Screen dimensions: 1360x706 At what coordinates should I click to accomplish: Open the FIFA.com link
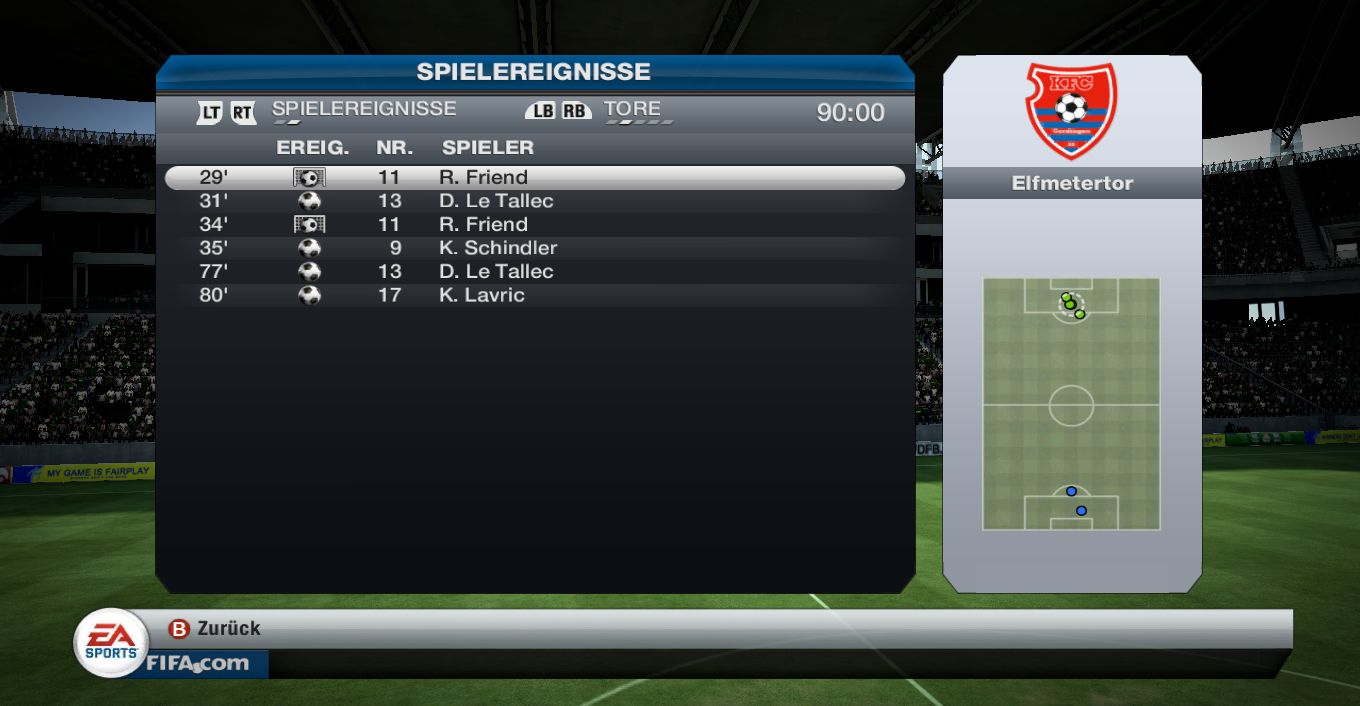[x=197, y=663]
